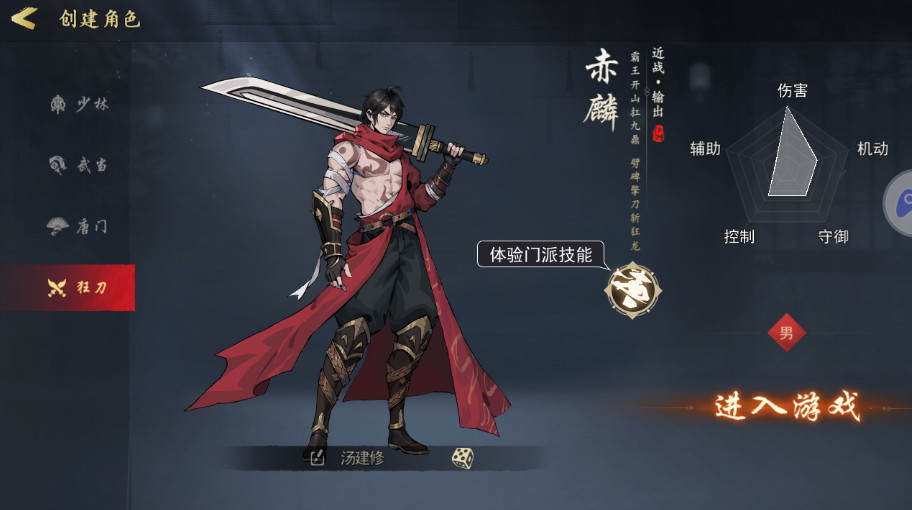The width and height of the screenshot is (912, 510).
Task: Select the 少林 (Shaolin) class tab
Action: coord(78,104)
